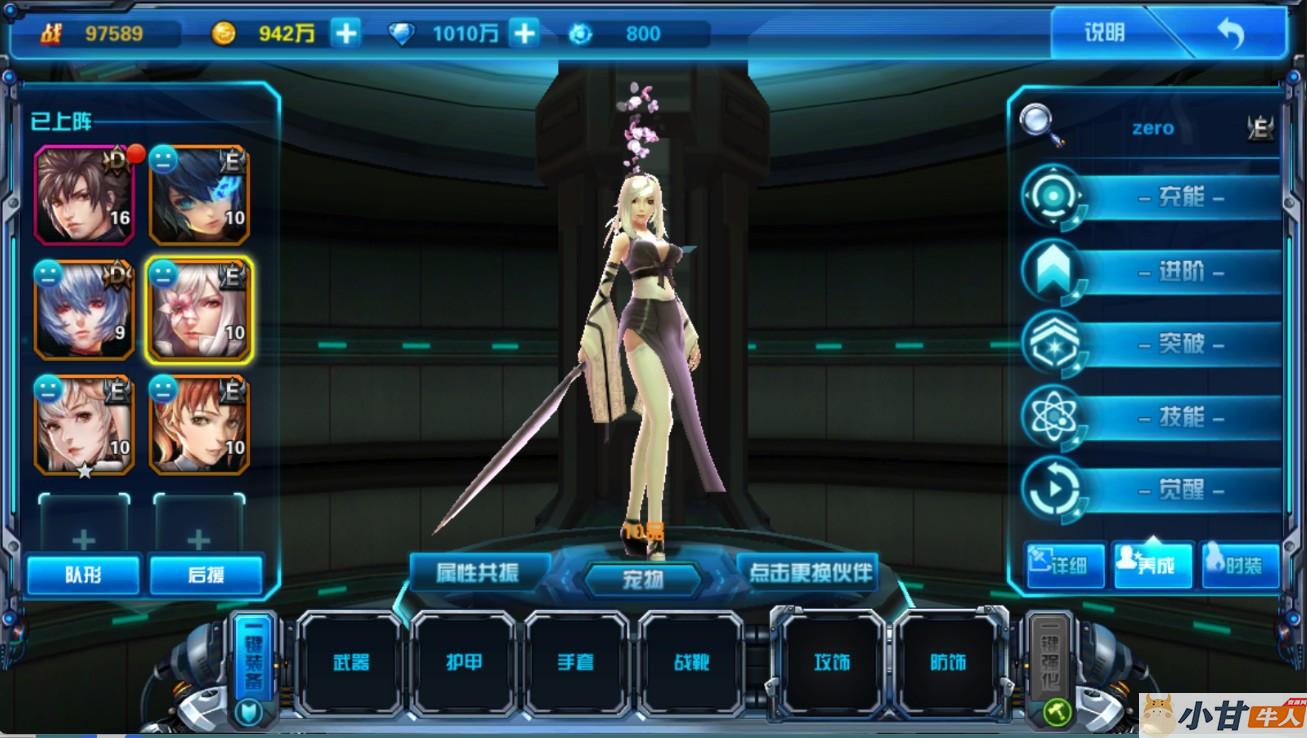The image size is (1307, 738).
Task: Select the 武器 weapon equipment slot
Action: [x=351, y=662]
